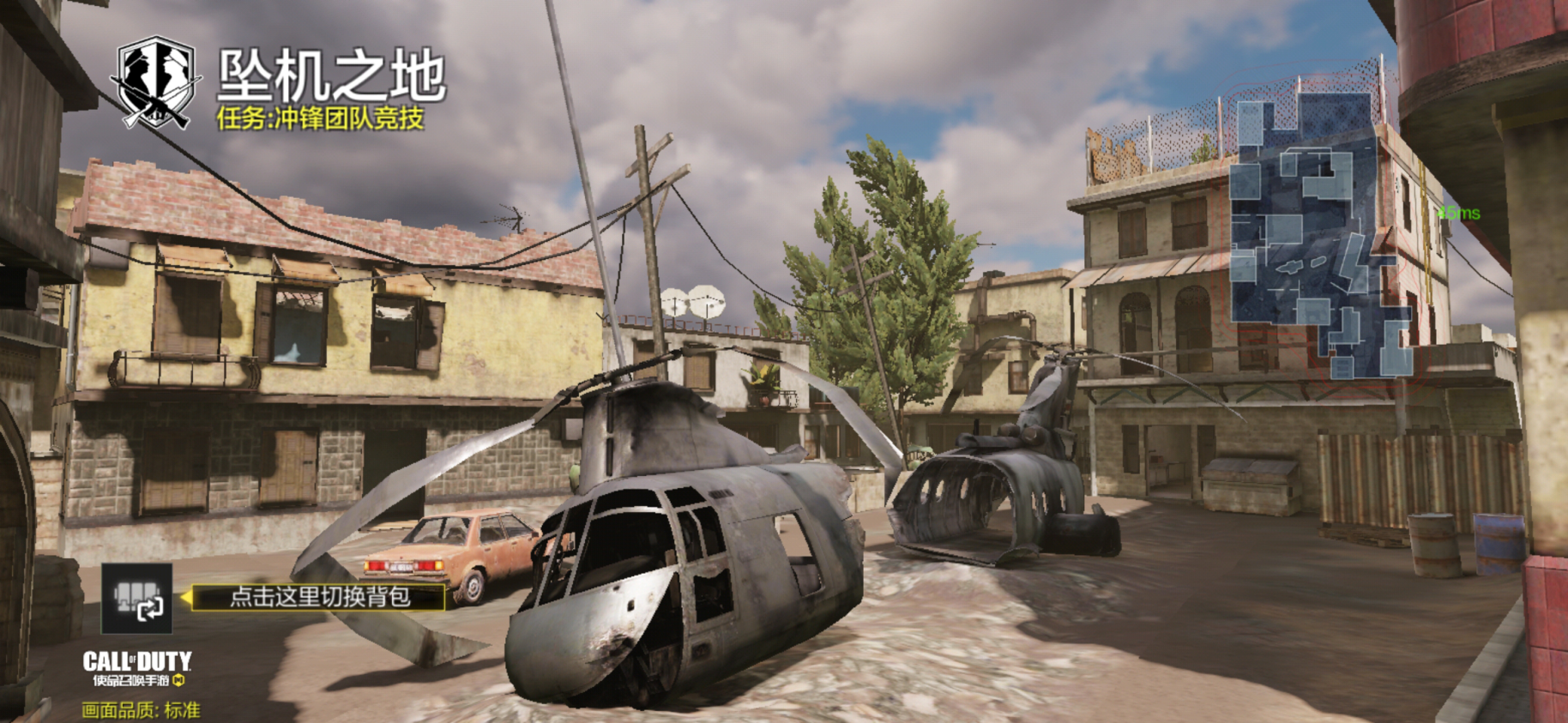Tap the backpack switch icon

point(137,599)
